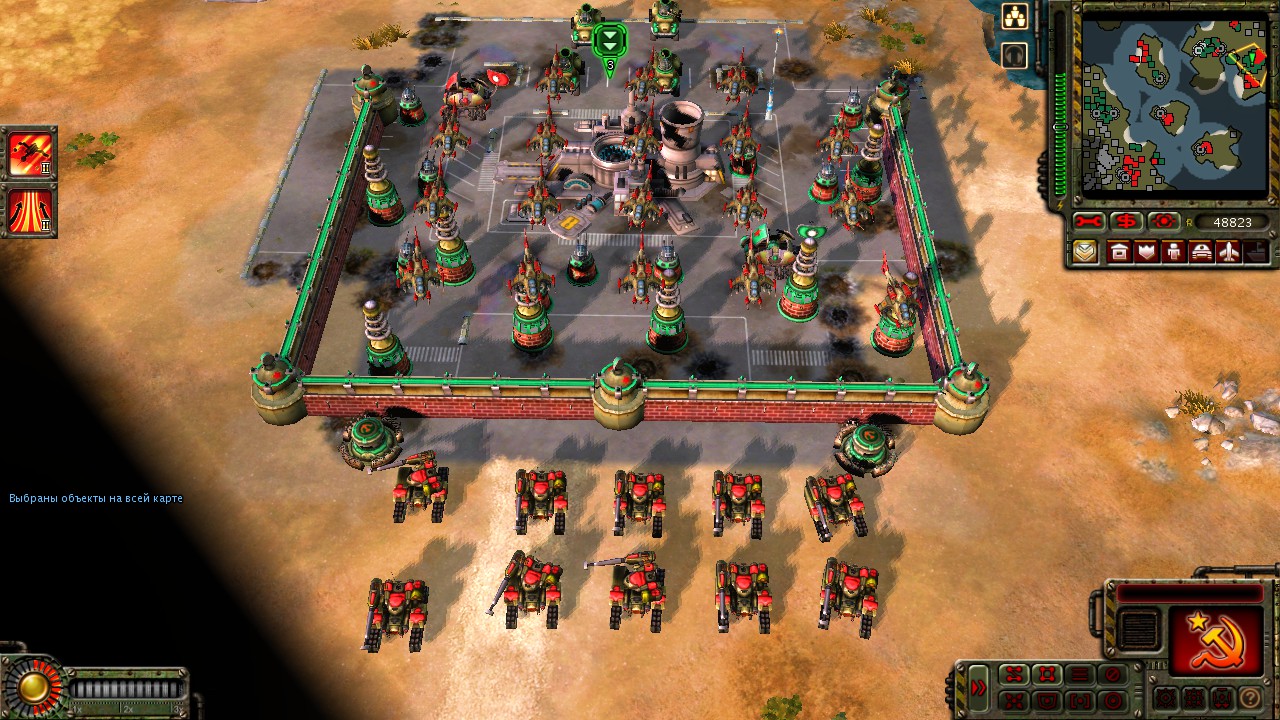Open the help button with question mark

1249,697
